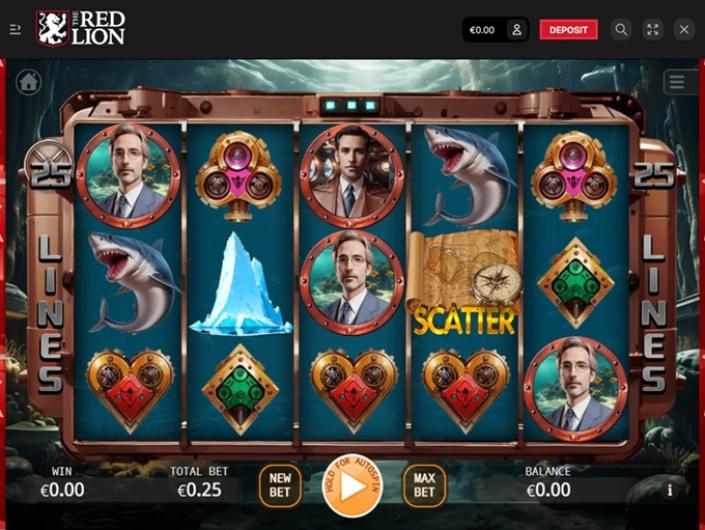Close the game window
Screen dimensions: 705x530
pyautogui.click(x=684, y=30)
